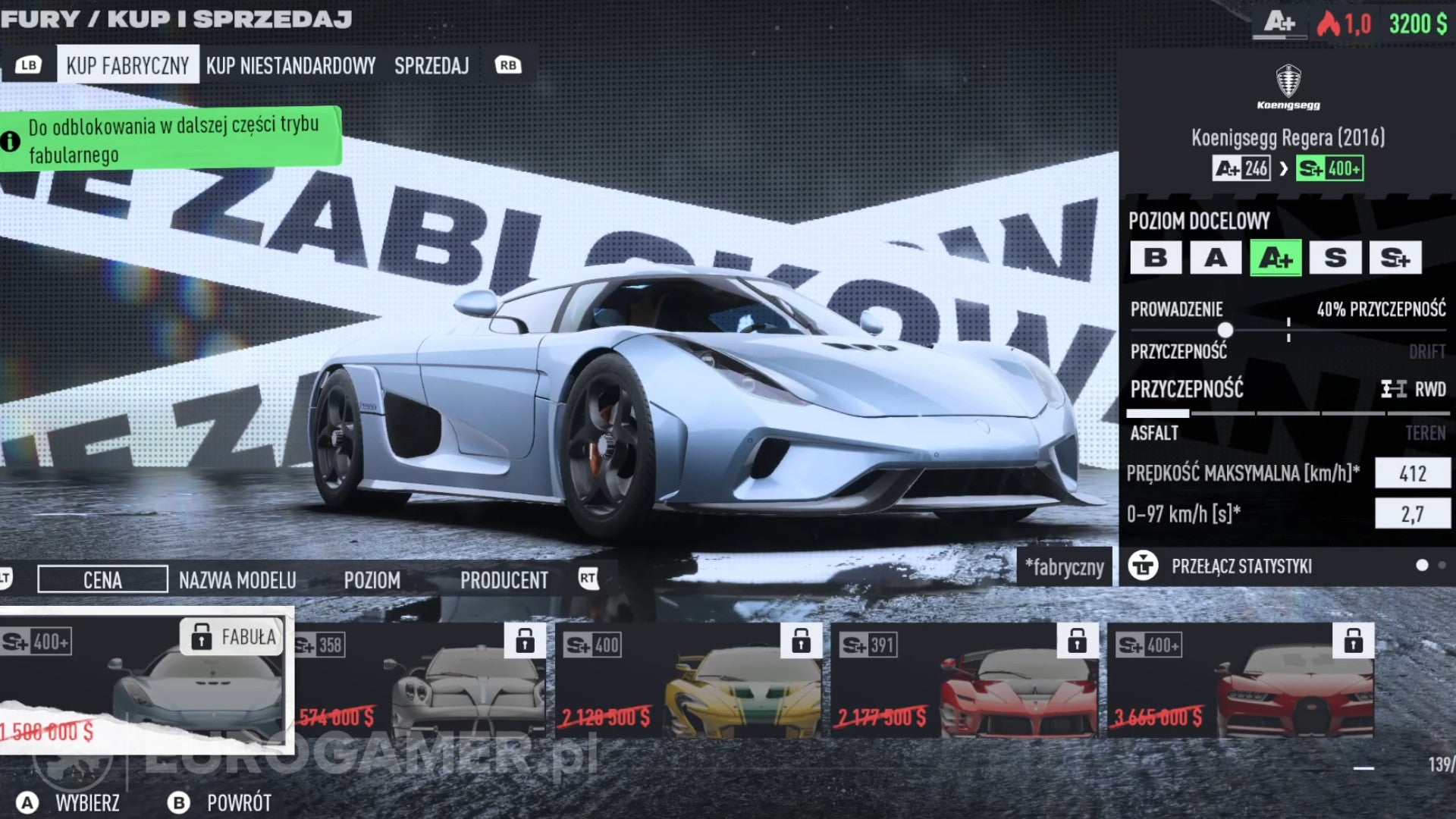This screenshot has height=819, width=1456.
Task: Click the second pagination dot near PRZEŁĄCZ STATYSTYKI
Action: click(1443, 565)
